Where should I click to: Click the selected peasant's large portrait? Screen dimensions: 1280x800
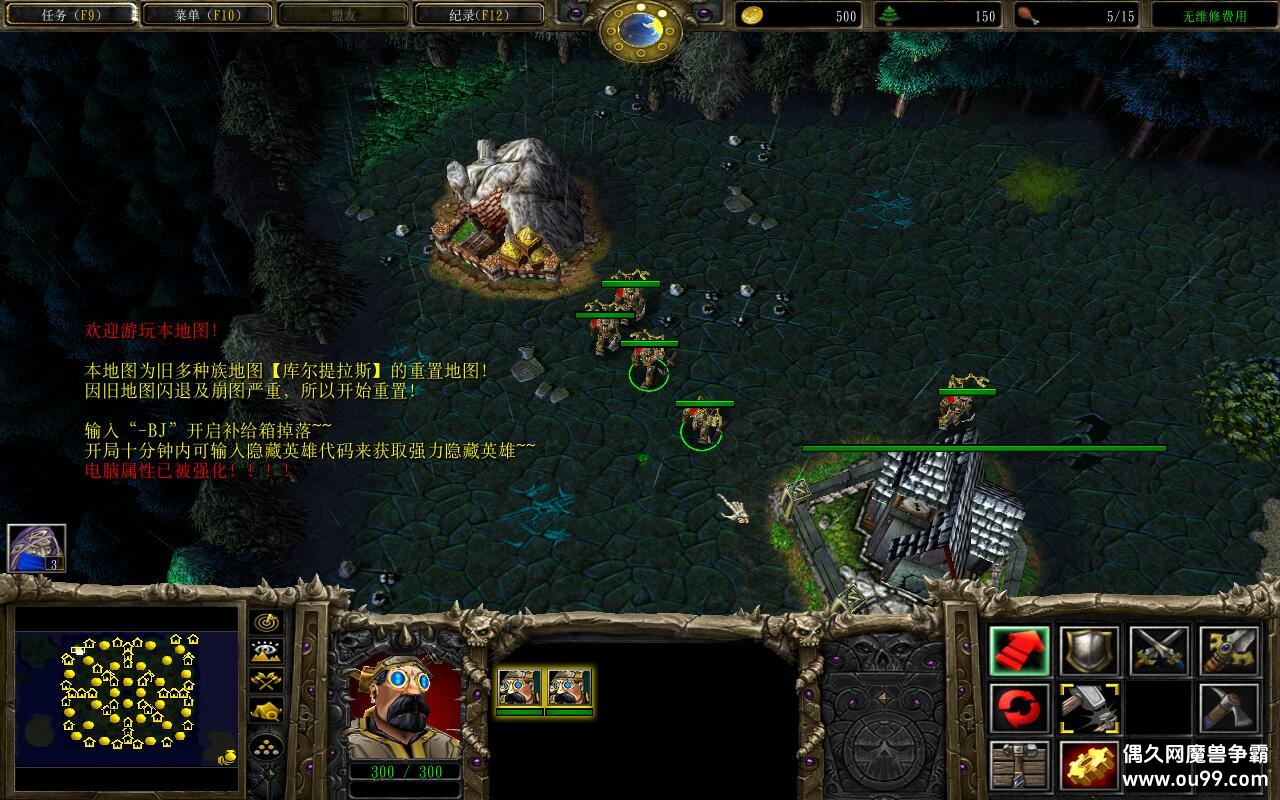[404, 707]
